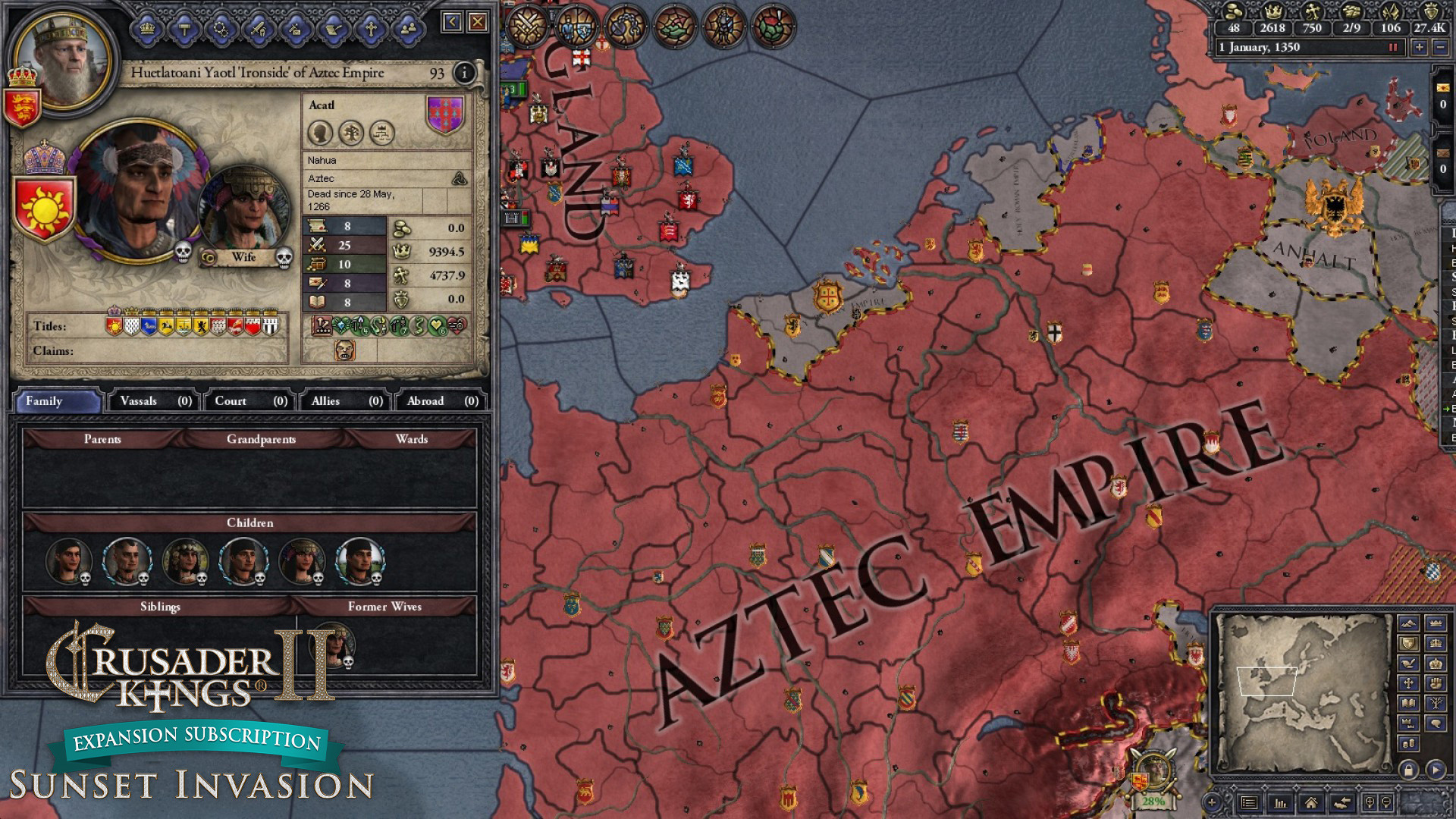Zoom in using minimap magnifier plus
Viewport: 1456px width, 819px height.
coord(1370,802)
